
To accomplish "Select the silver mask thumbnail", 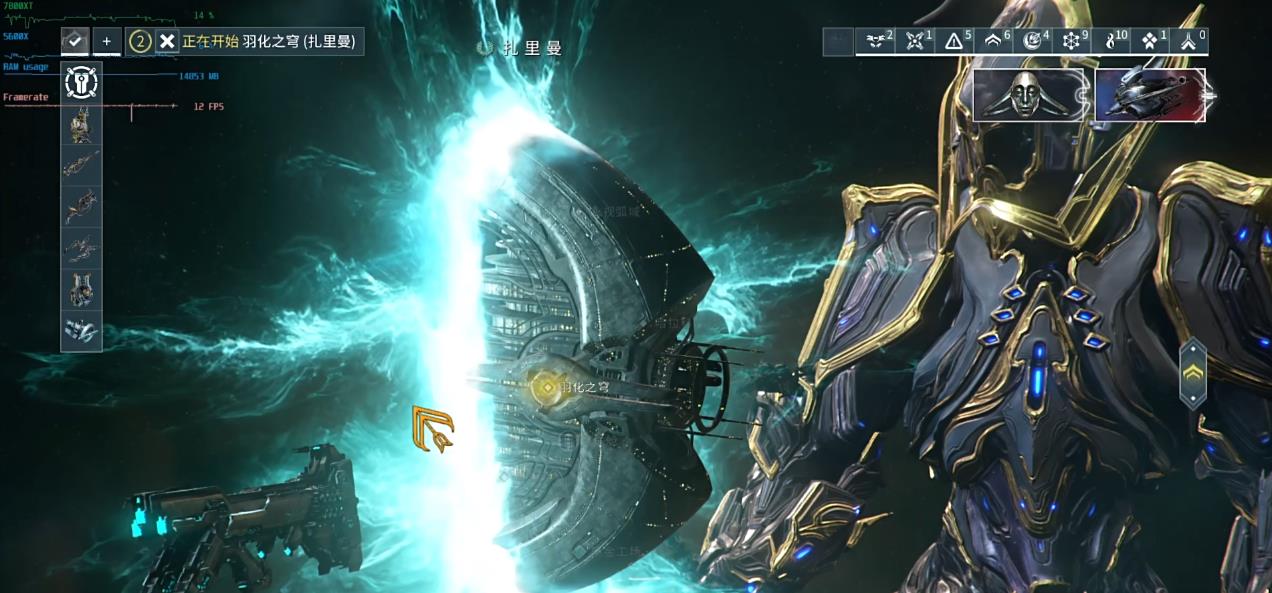I will click(x=1028, y=95).
